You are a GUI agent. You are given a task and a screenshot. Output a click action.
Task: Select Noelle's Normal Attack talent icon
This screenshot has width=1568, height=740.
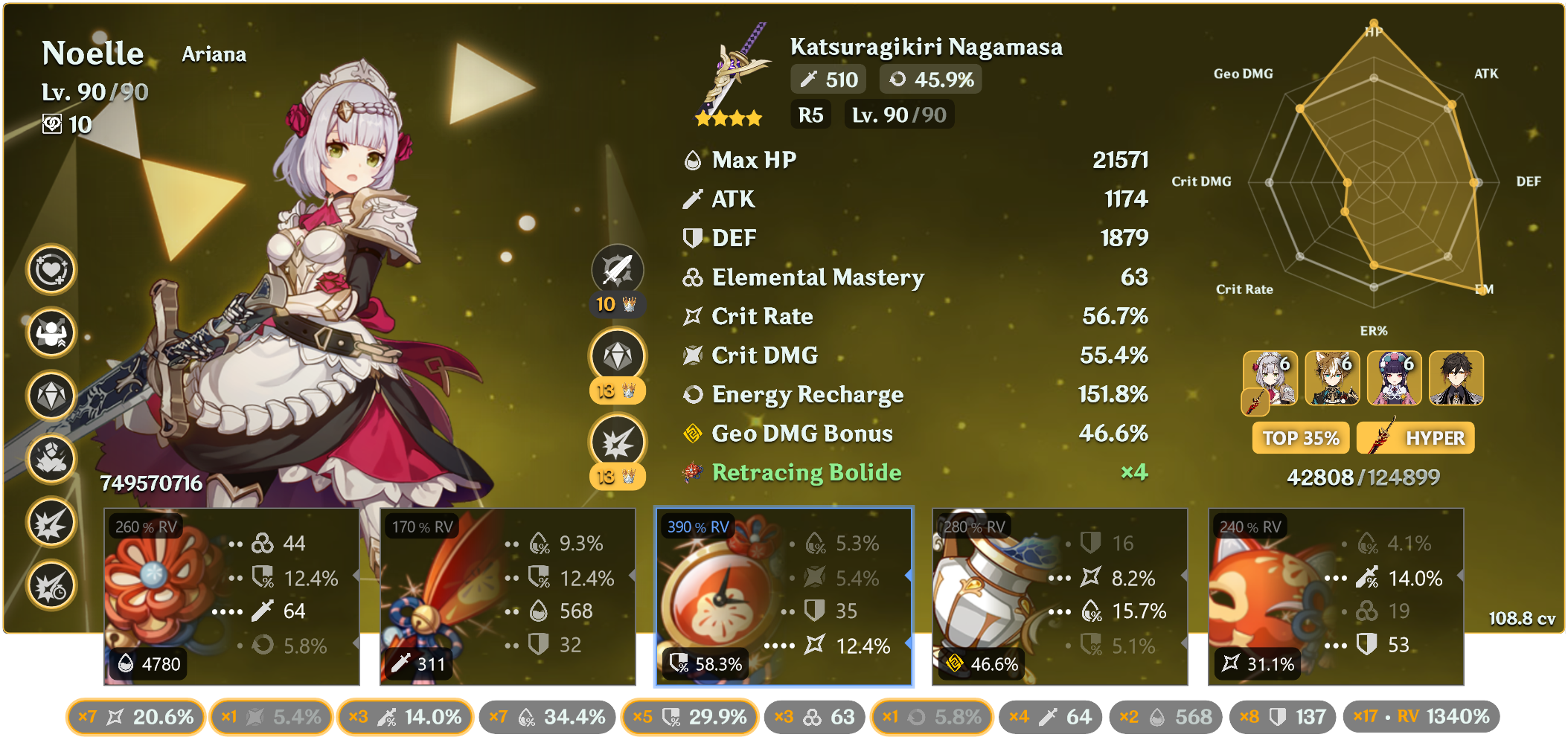(618, 269)
